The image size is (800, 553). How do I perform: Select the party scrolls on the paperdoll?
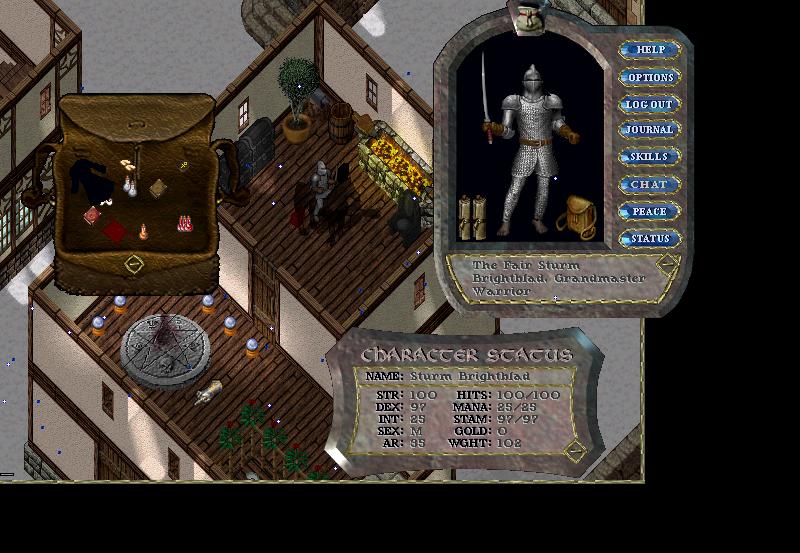[x=472, y=217]
